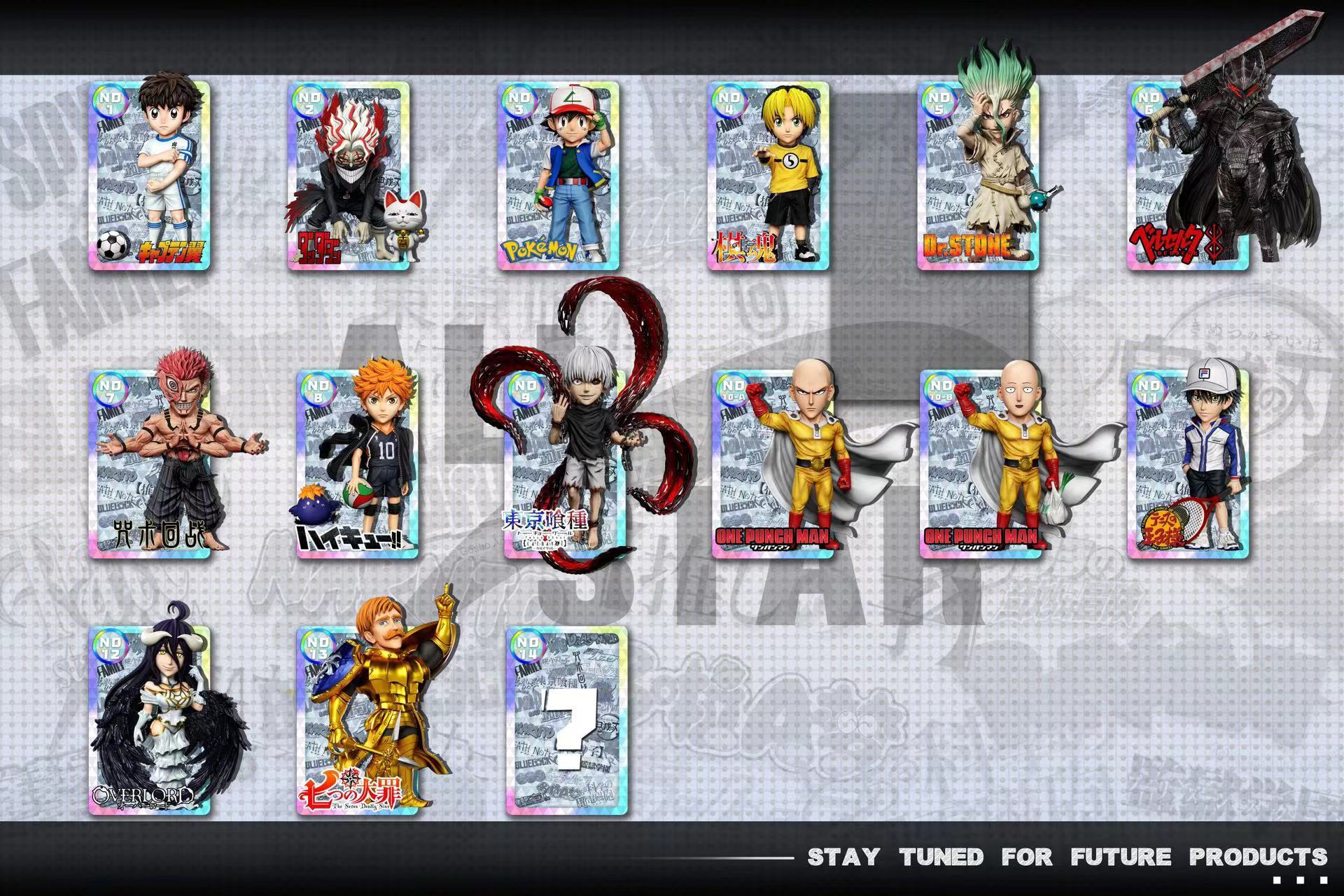Choose the serious-face One Punch Man card
1344x896 pixels.
pyautogui.click(x=773, y=464)
